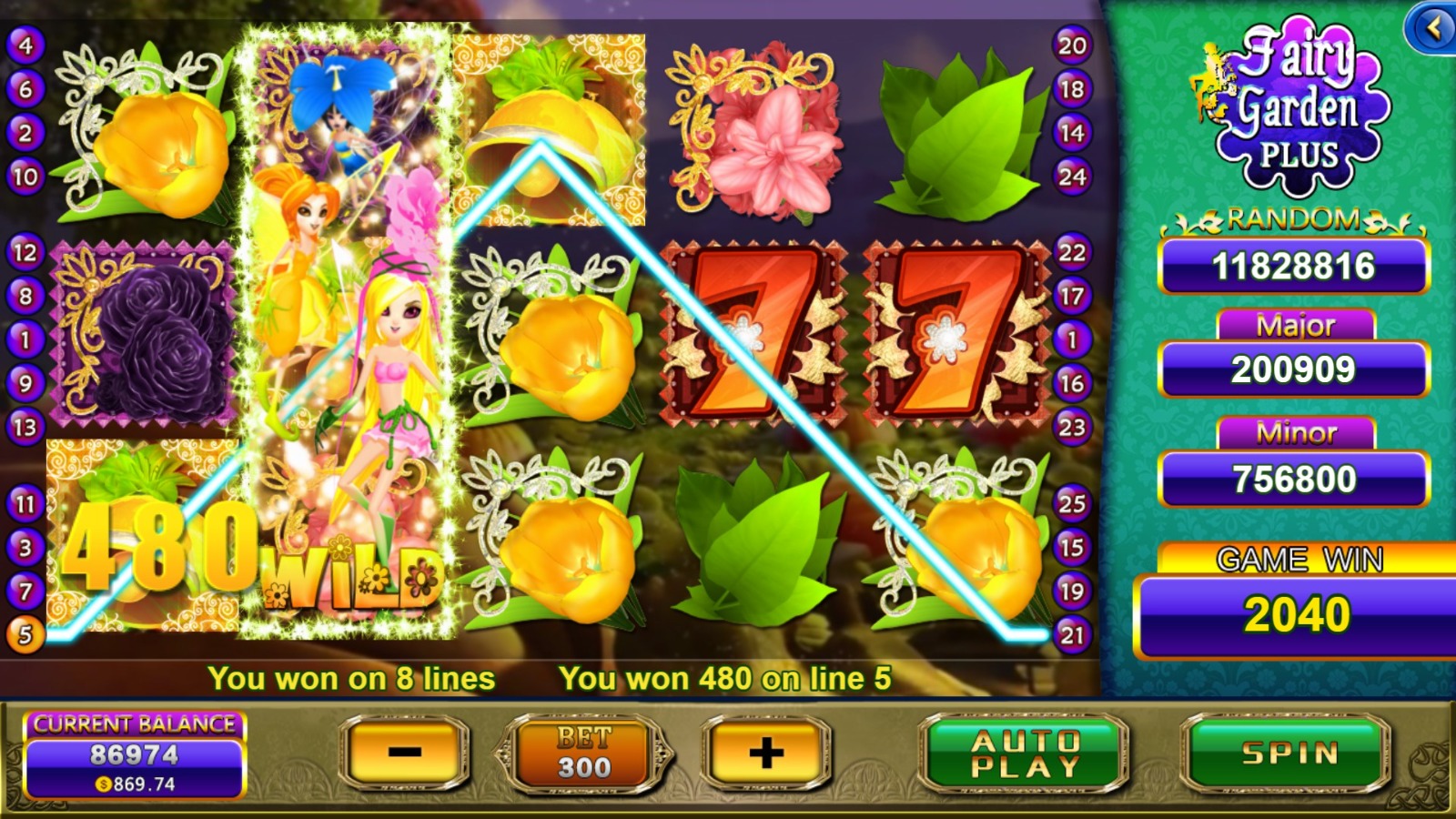Spin the reels with the SPIN button

1288,753
